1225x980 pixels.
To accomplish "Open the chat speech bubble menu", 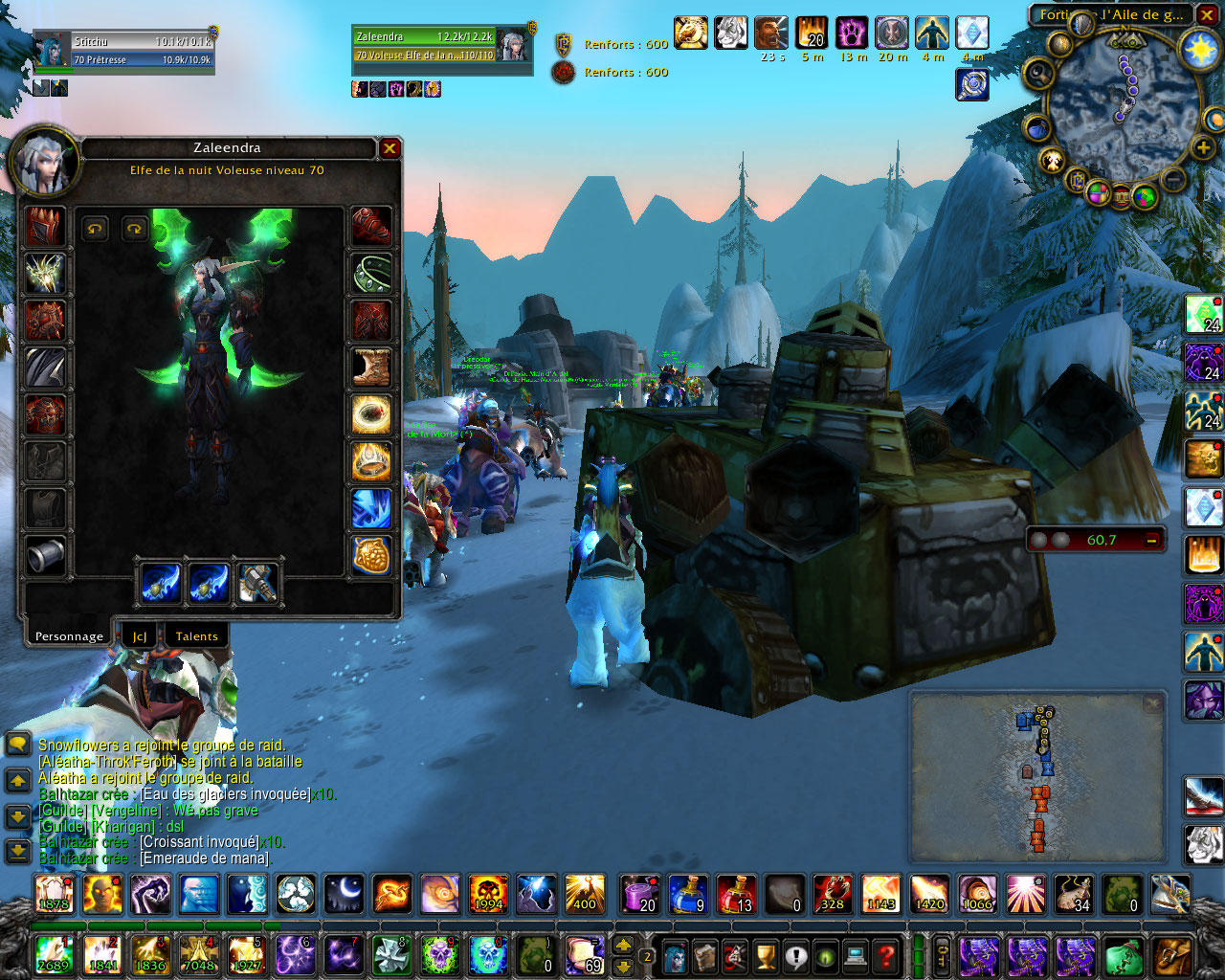I will [17, 745].
